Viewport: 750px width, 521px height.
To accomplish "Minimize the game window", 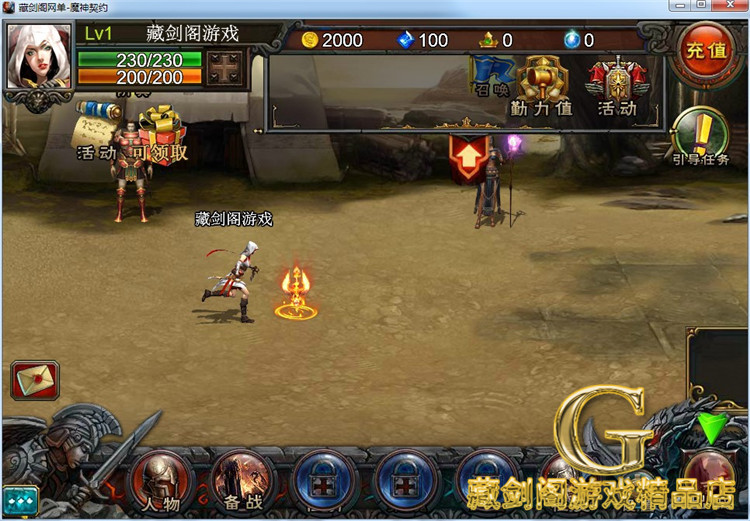I will (x=683, y=7).
